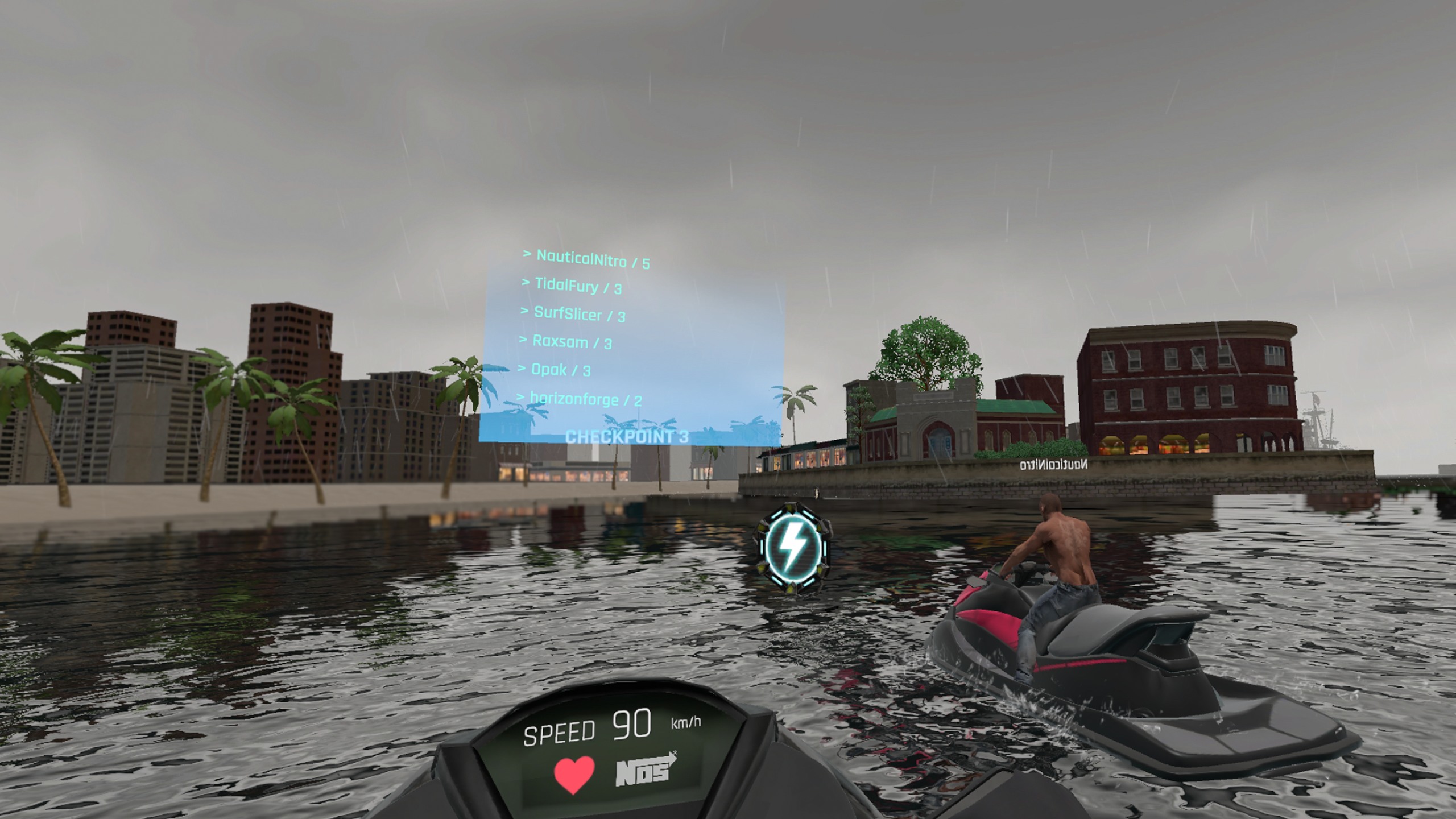Click the Raxsam player entry
The width and height of the screenshot is (1456, 819).
566,342
